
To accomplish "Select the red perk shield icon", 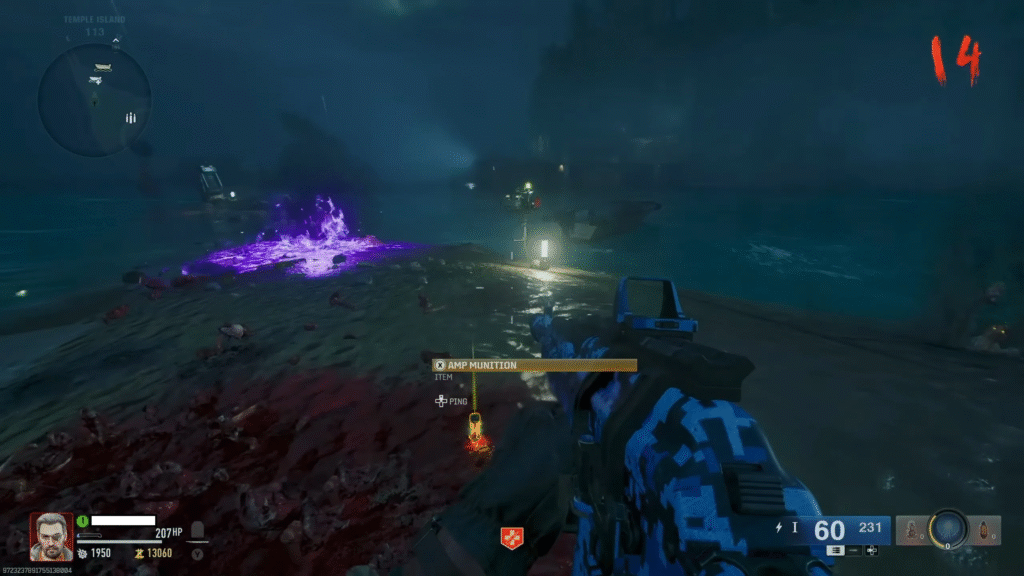I will (x=510, y=538).
